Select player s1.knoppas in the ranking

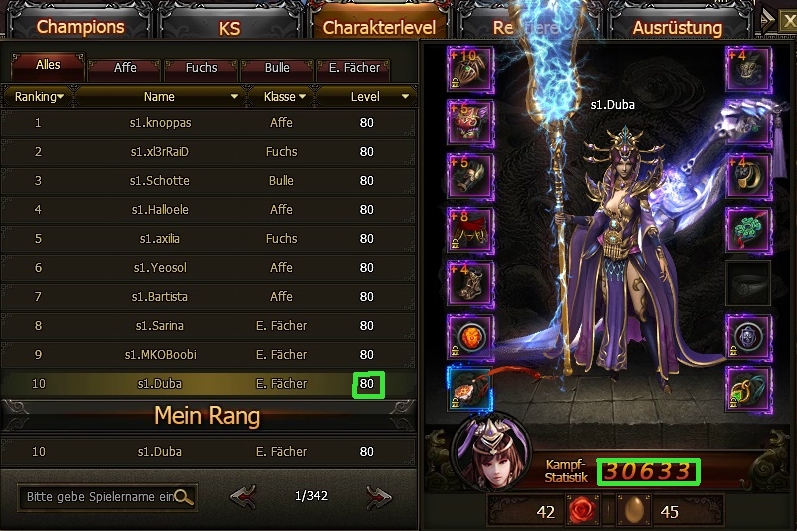coord(160,123)
